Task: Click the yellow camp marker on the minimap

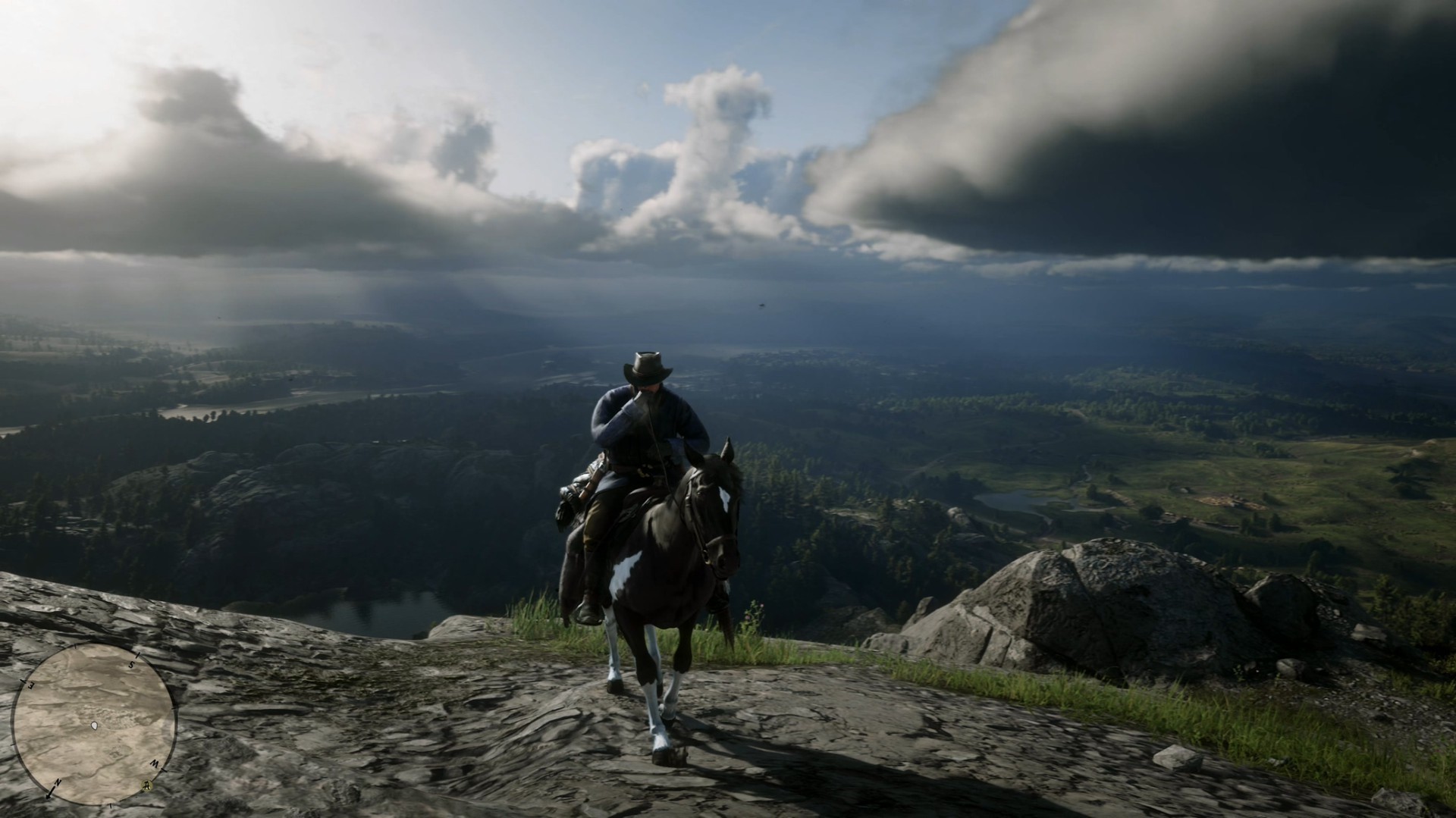Action: click(x=146, y=785)
